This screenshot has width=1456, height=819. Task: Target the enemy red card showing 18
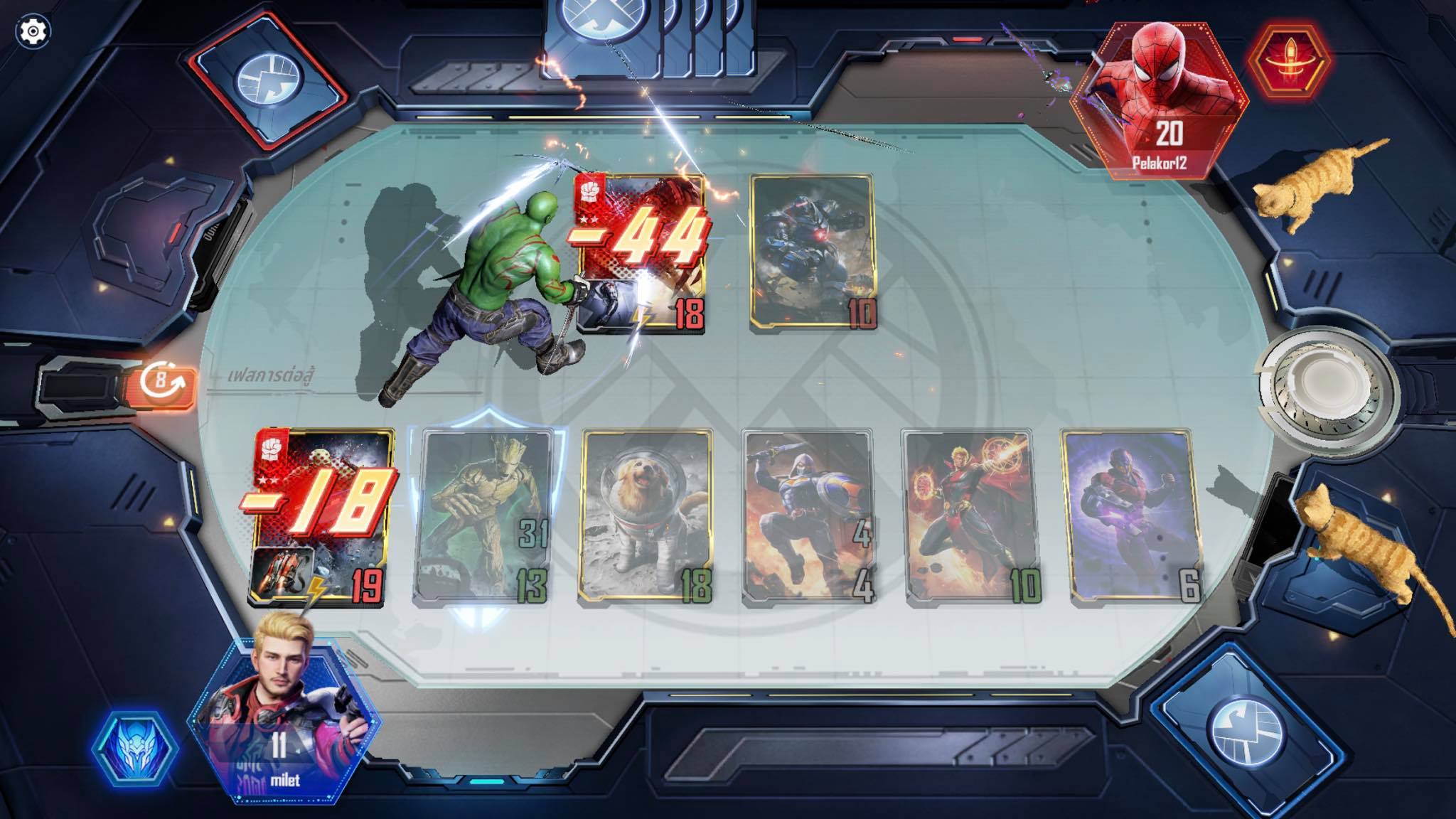[641, 252]
